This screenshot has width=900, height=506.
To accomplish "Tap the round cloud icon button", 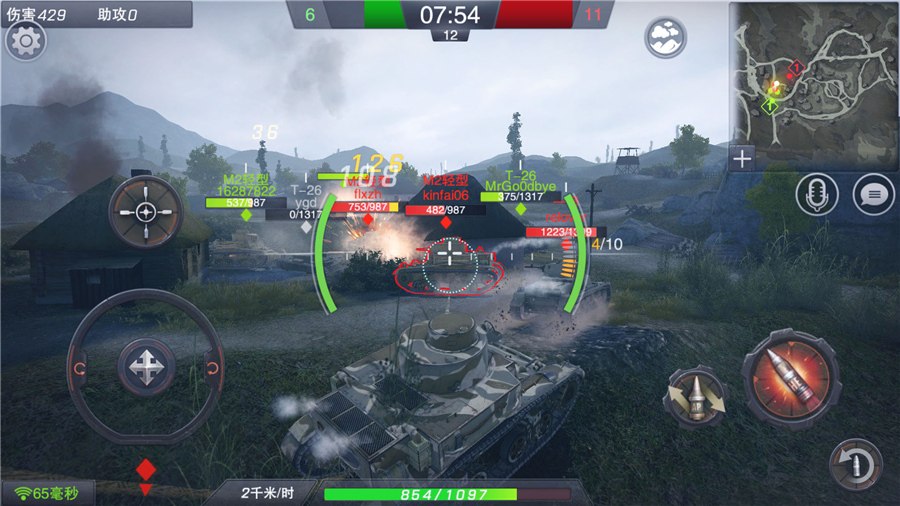I will (x=665, y=38).
